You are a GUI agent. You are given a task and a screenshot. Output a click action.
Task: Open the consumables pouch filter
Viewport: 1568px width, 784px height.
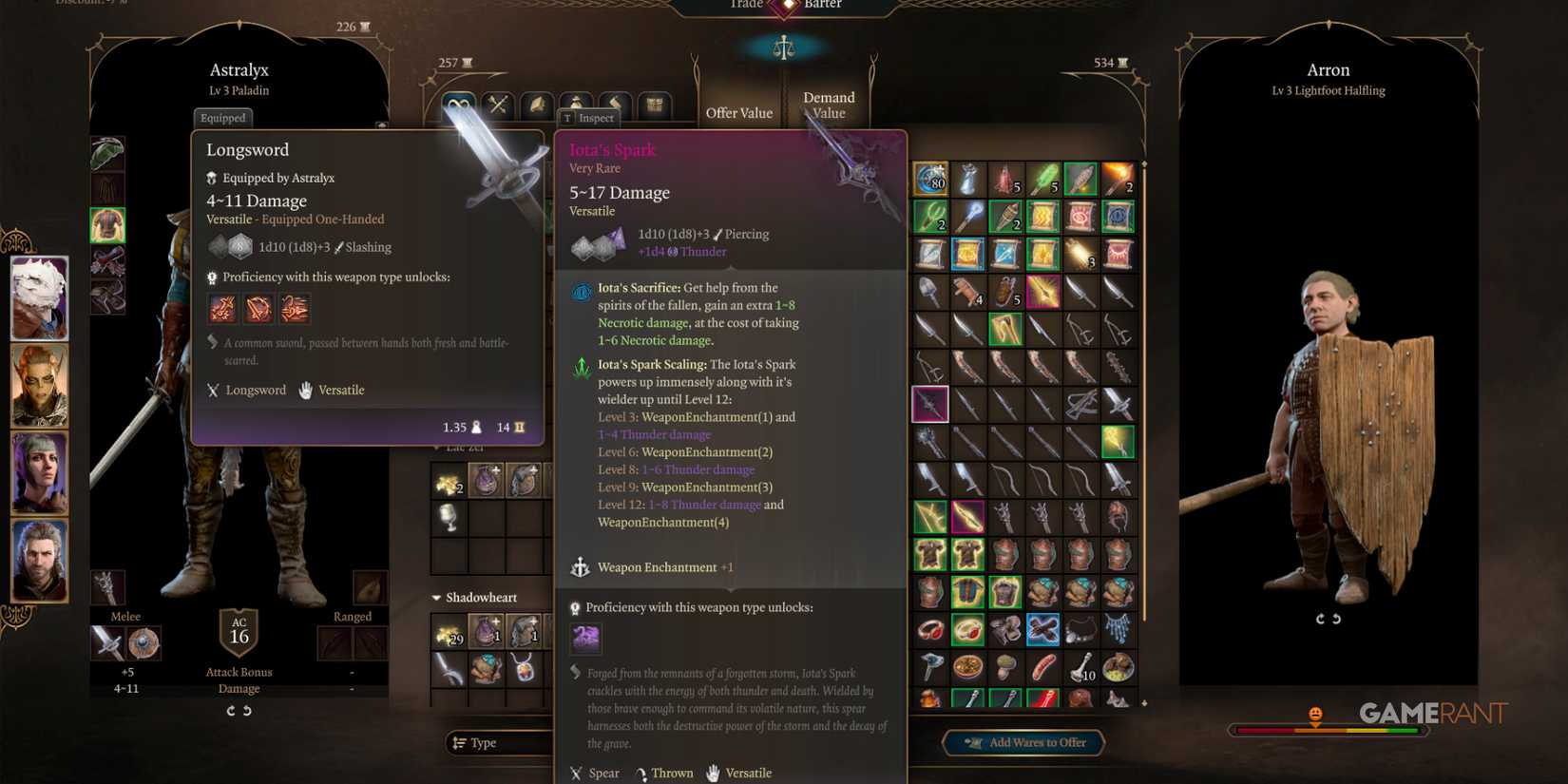tap(575, 105)
